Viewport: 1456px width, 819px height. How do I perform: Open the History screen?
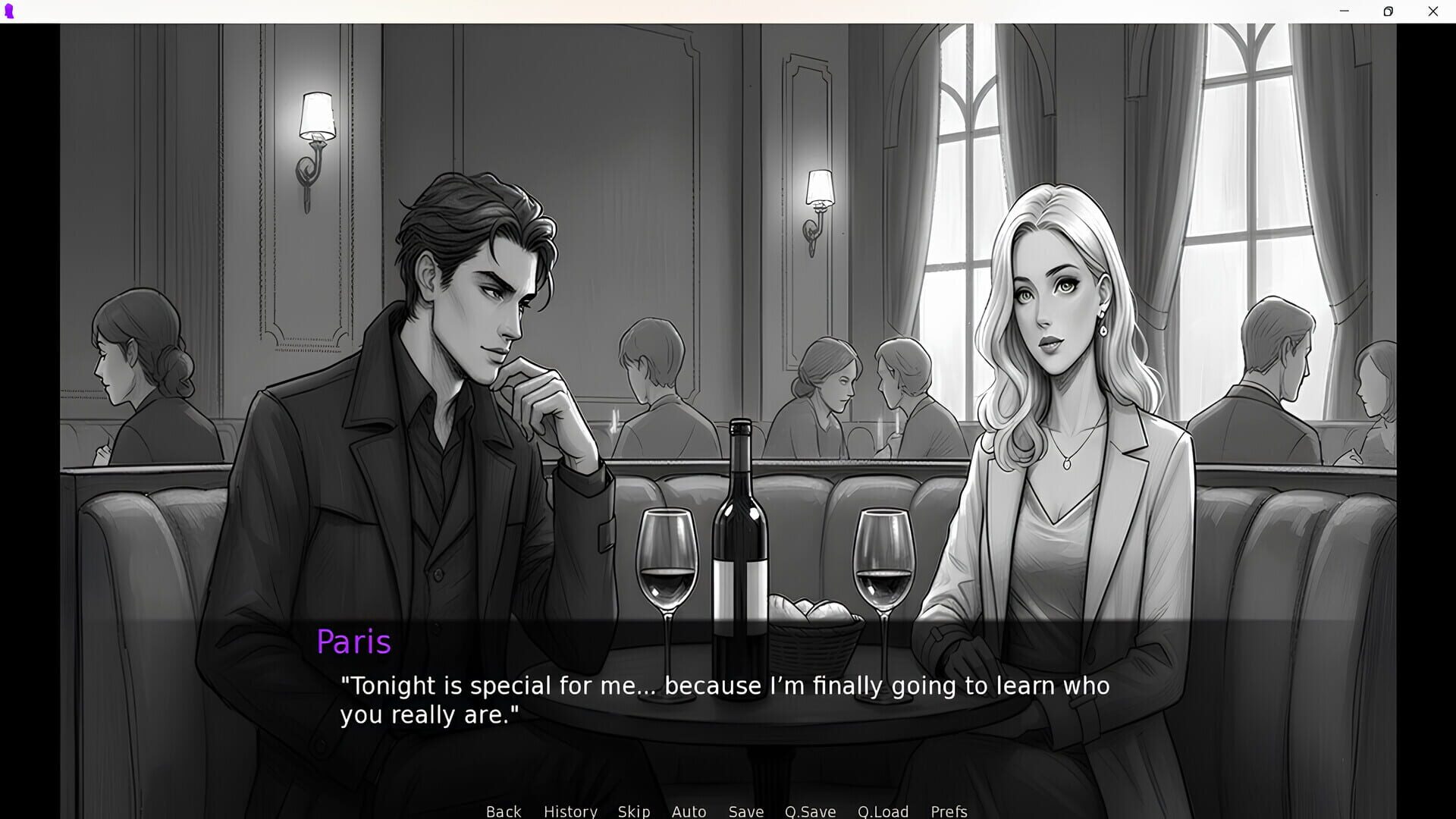click(x=570, y=811)
